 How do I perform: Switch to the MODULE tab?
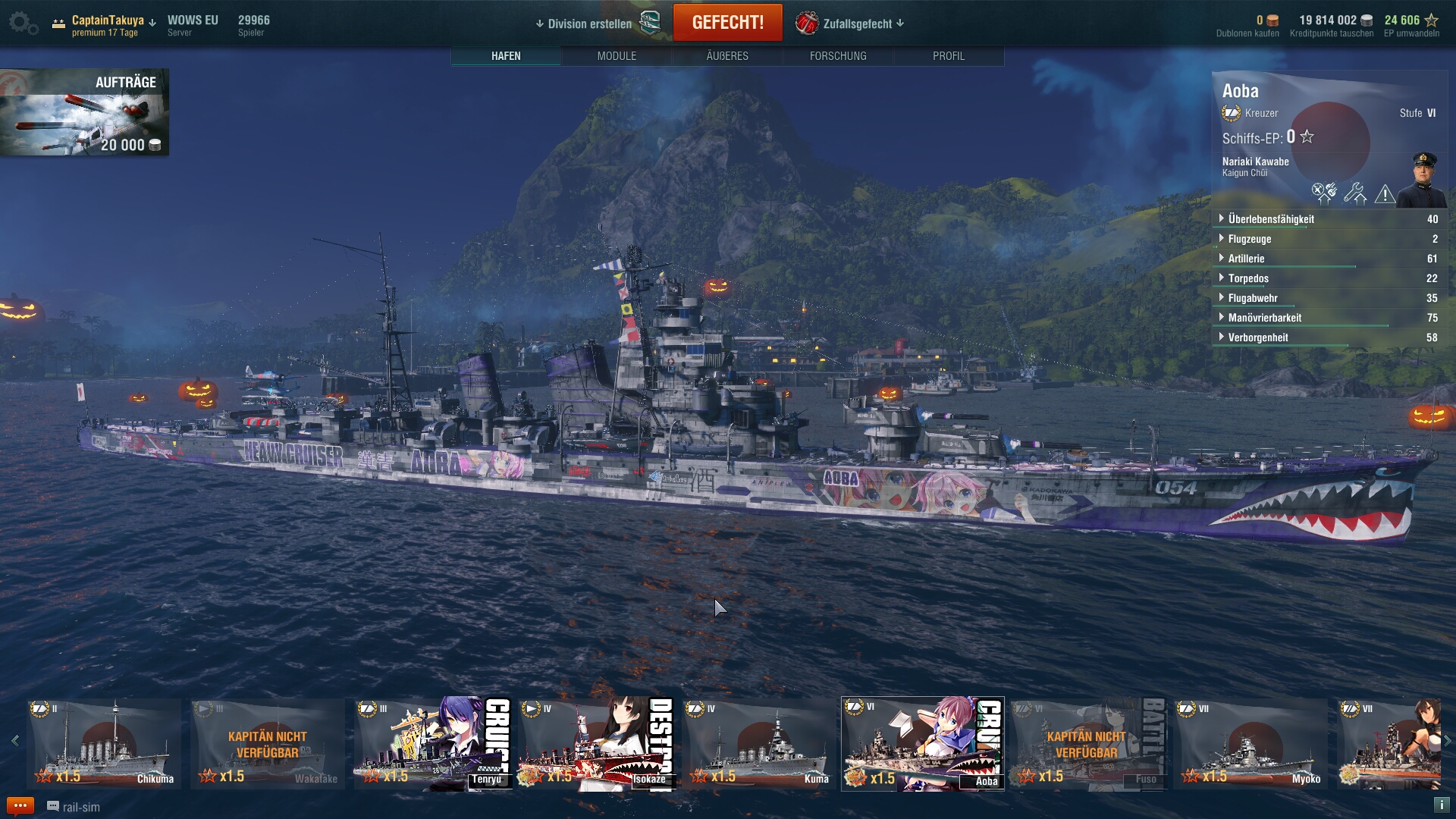click(x=617, y=56)
